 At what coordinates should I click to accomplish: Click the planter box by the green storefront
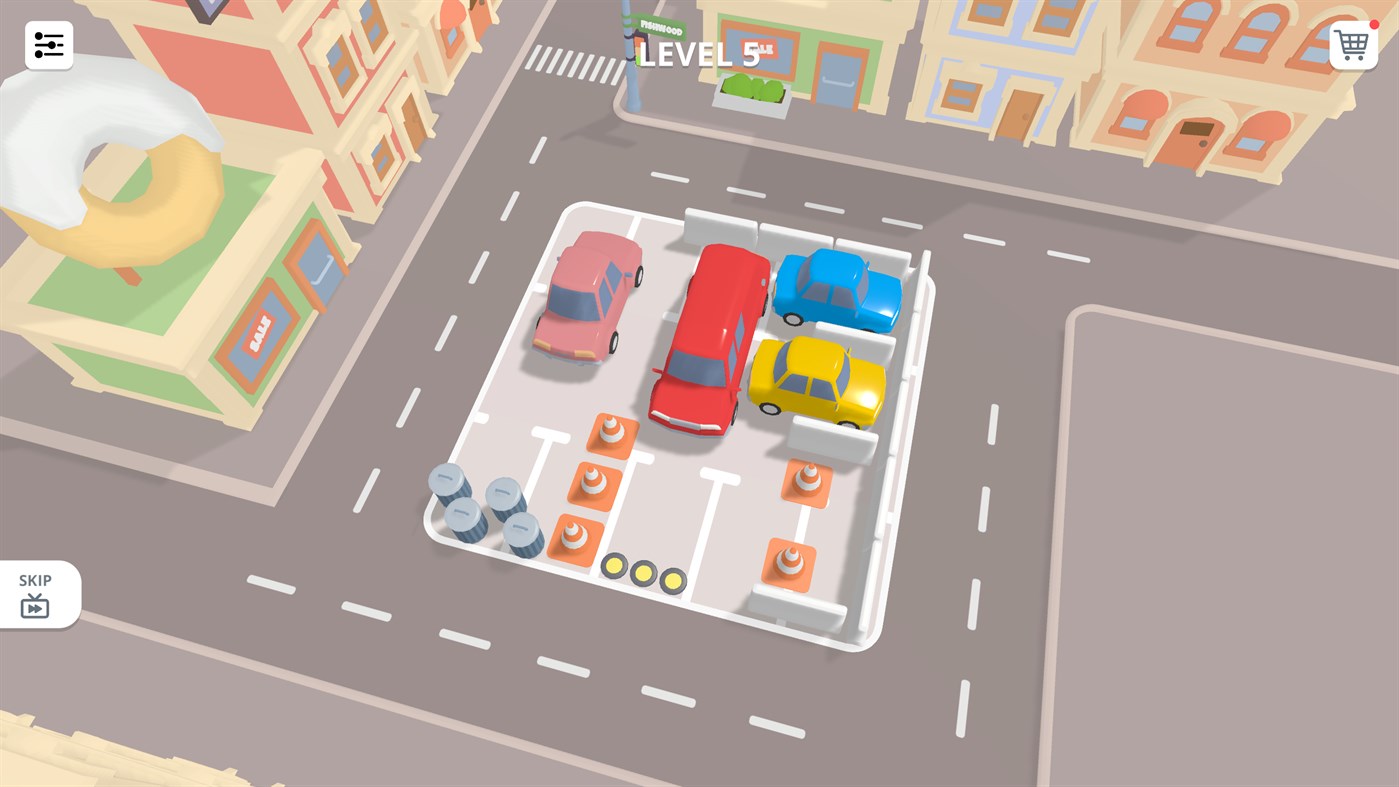[x=753, y=93]
